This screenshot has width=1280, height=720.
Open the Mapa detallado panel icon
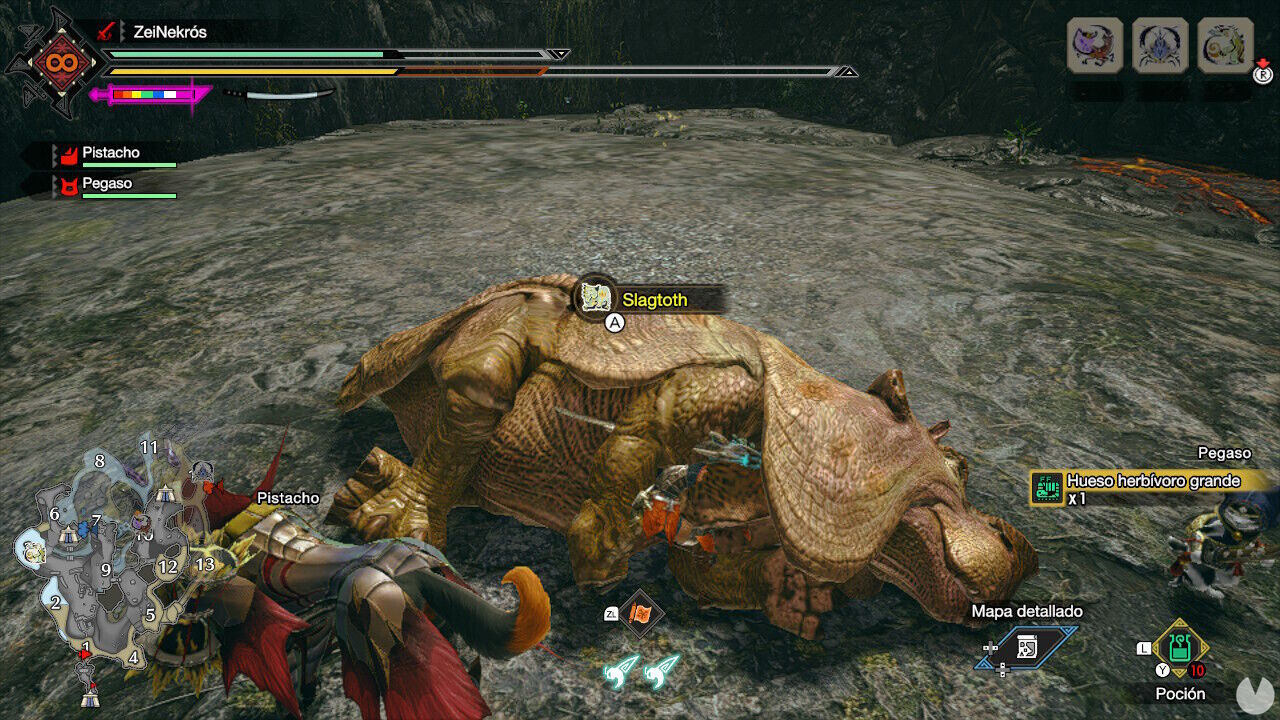coord(1025,647)
